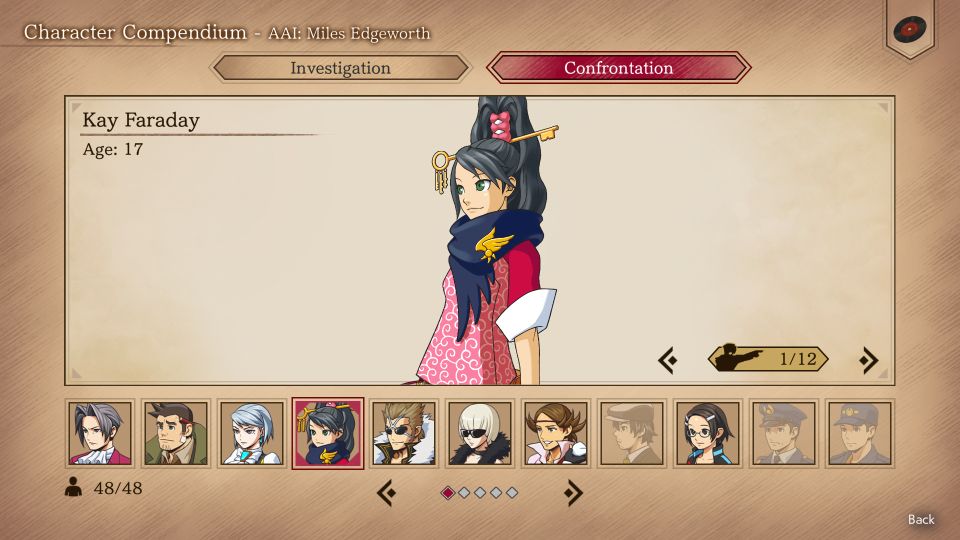
Task: Show the previous pose of Kay Faraday
Action: pyautogui.click(x=668, y=359)
